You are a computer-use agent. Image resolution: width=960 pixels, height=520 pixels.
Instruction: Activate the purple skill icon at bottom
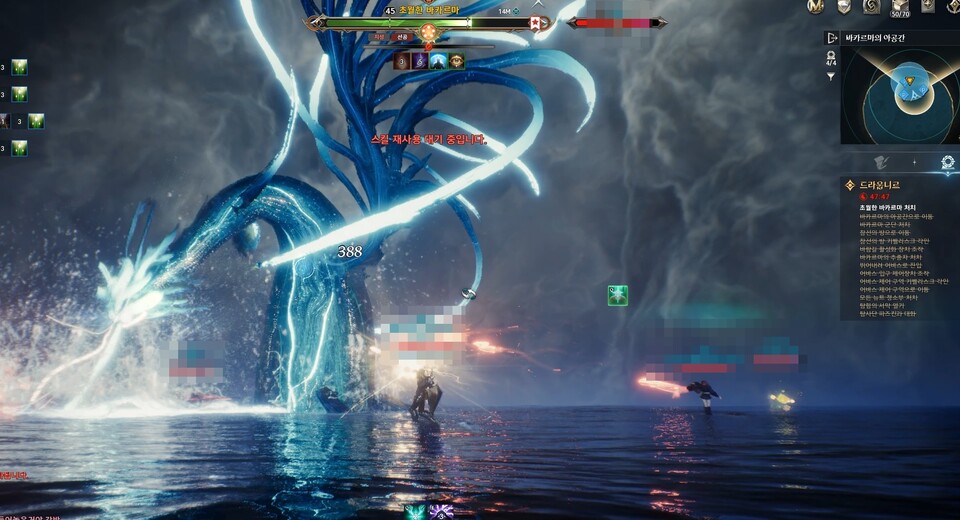pos(441,512)
